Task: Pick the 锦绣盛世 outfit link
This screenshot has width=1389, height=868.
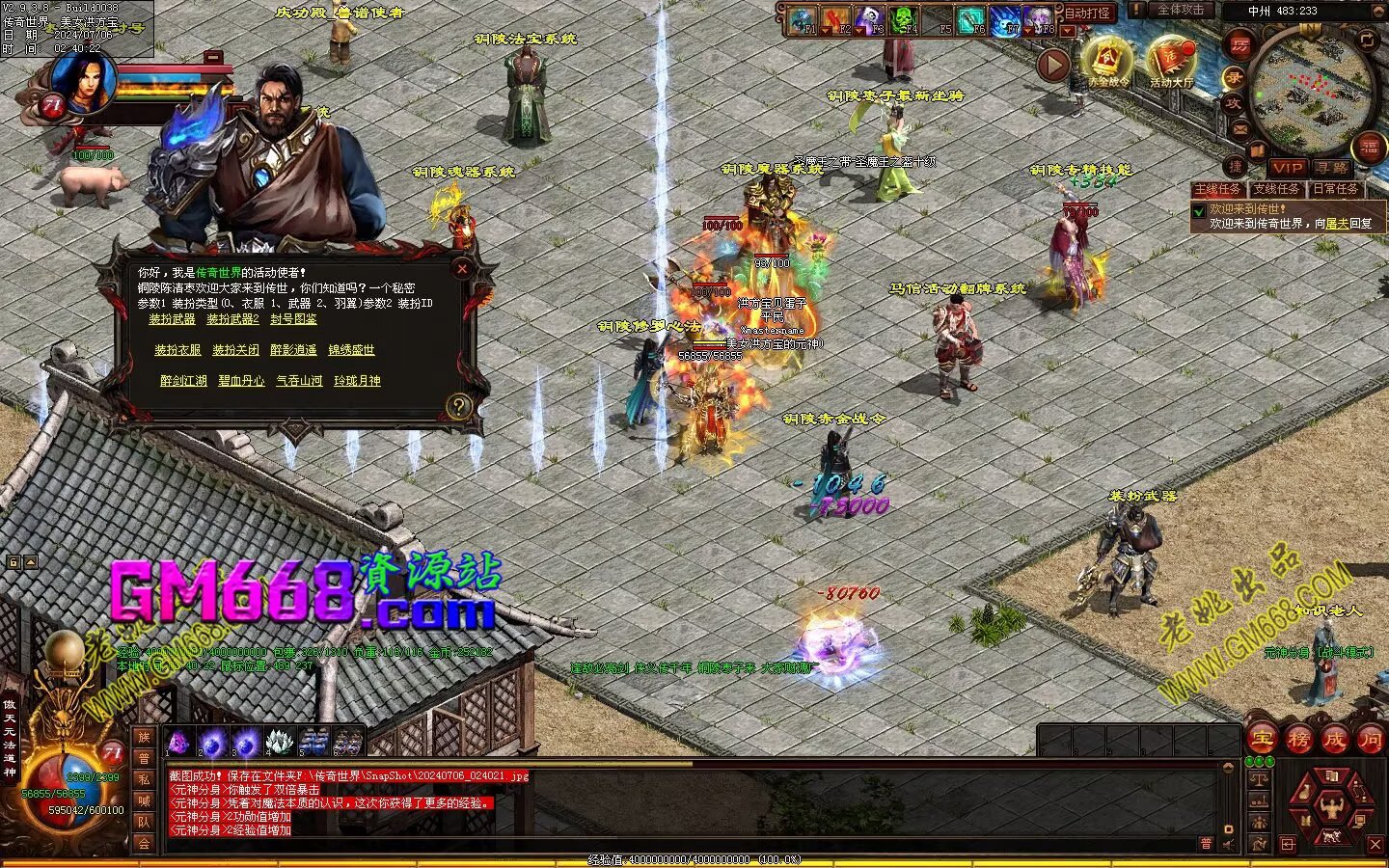Action: pyautogui.click(x=351, y=350)
